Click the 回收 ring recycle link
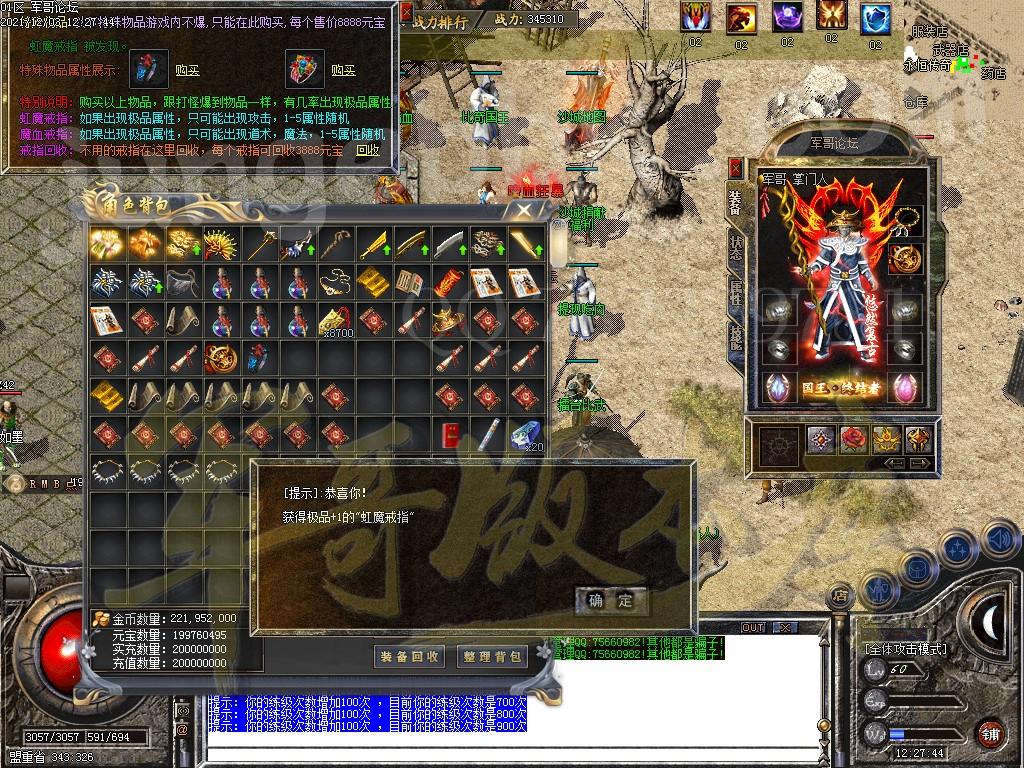This screenshot has height=768, width=1024. 368,150
